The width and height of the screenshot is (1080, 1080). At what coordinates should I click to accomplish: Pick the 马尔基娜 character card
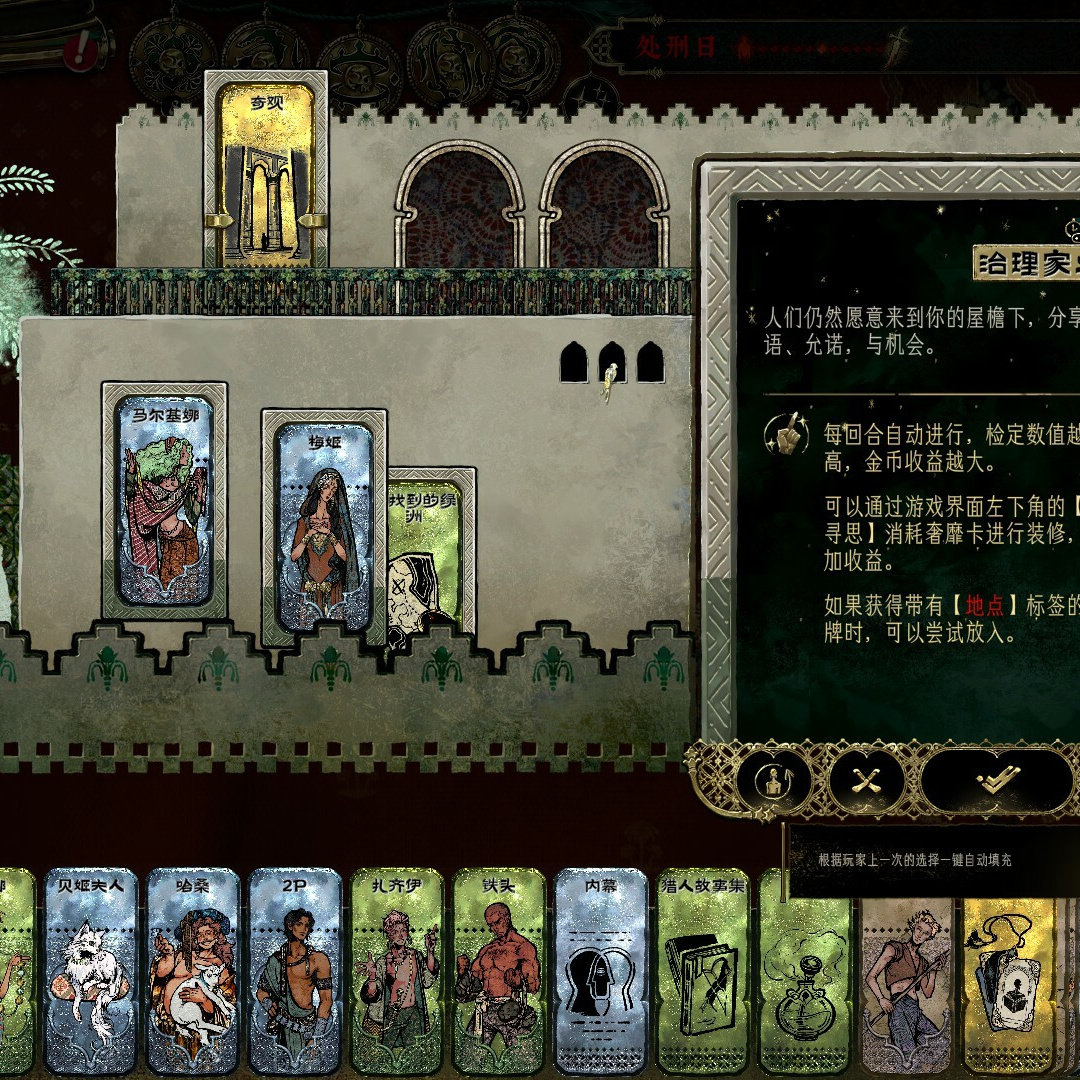coord(164,499)
